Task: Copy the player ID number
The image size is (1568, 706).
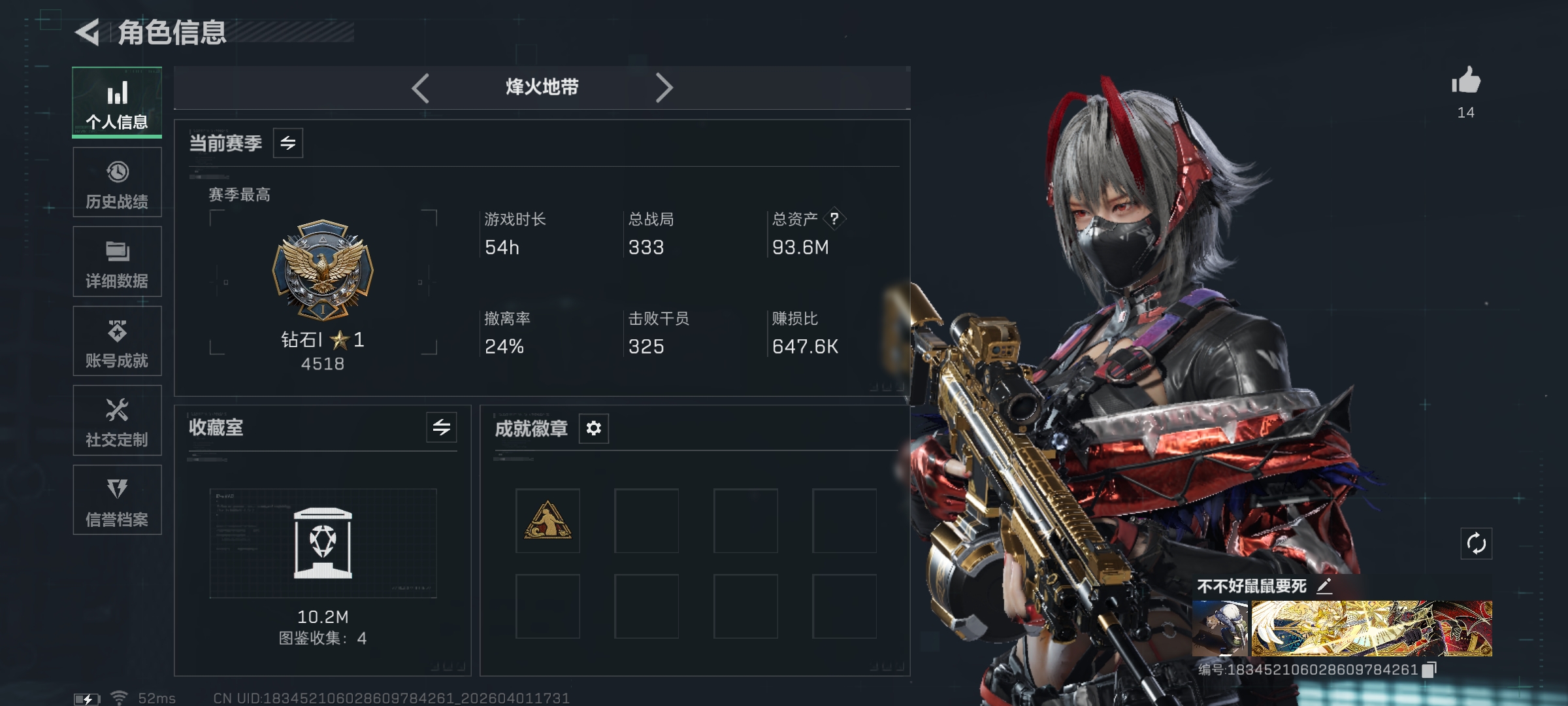Action: pyautogui.click(x=1429, y=669)
